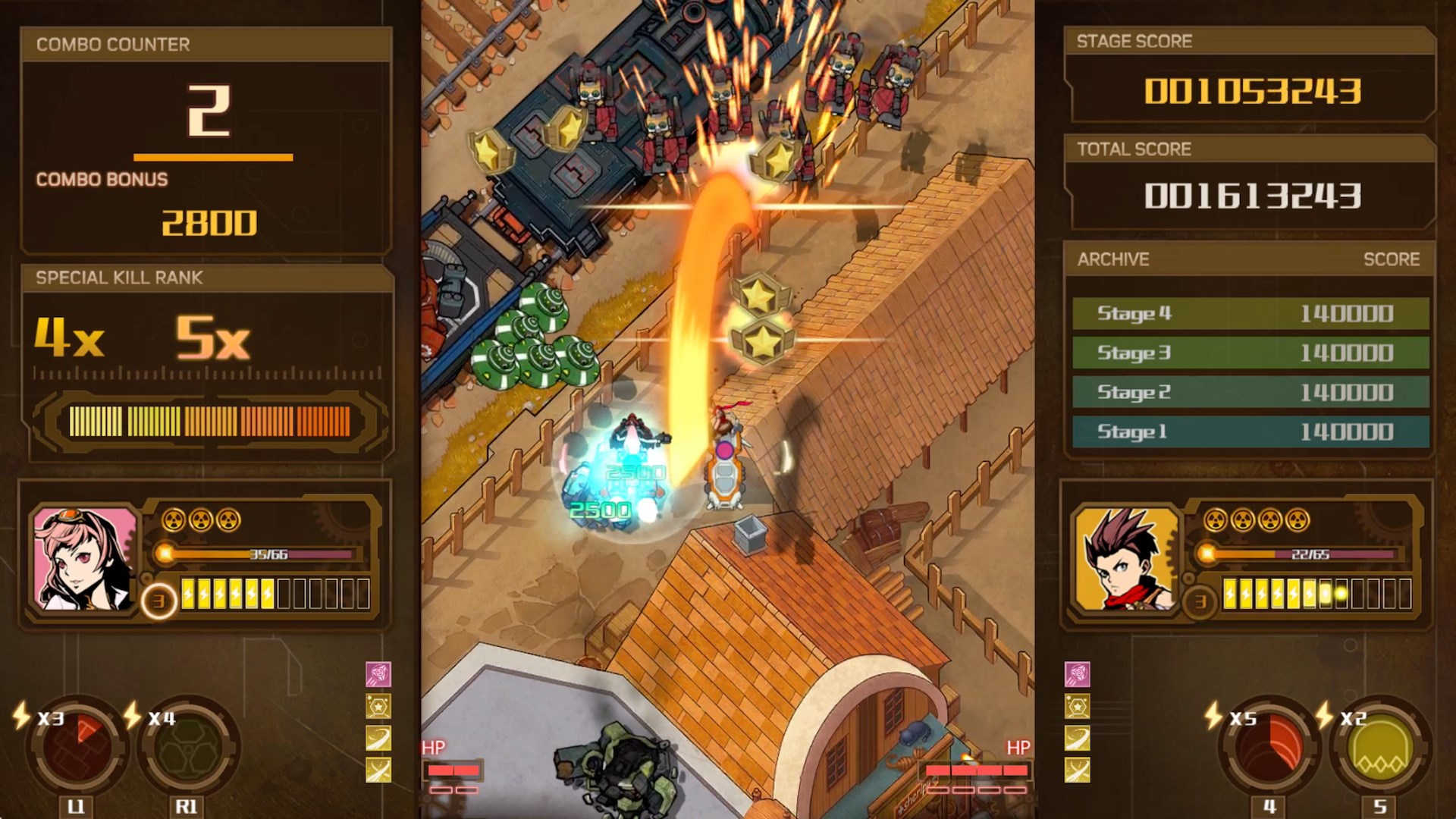The width and height of the screenshot is (1456, 819).
Task: Expand the Stage 3 archive entry
Action: [1251, 353]
